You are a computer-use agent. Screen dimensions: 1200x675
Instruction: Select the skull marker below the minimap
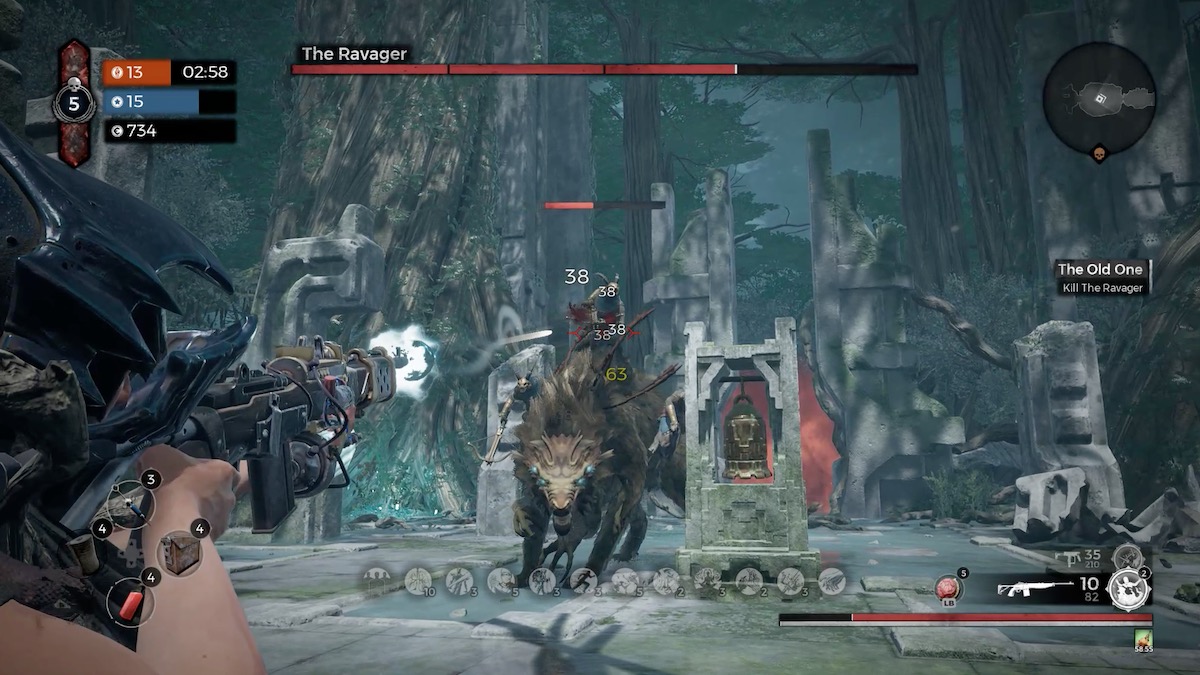1098,153
